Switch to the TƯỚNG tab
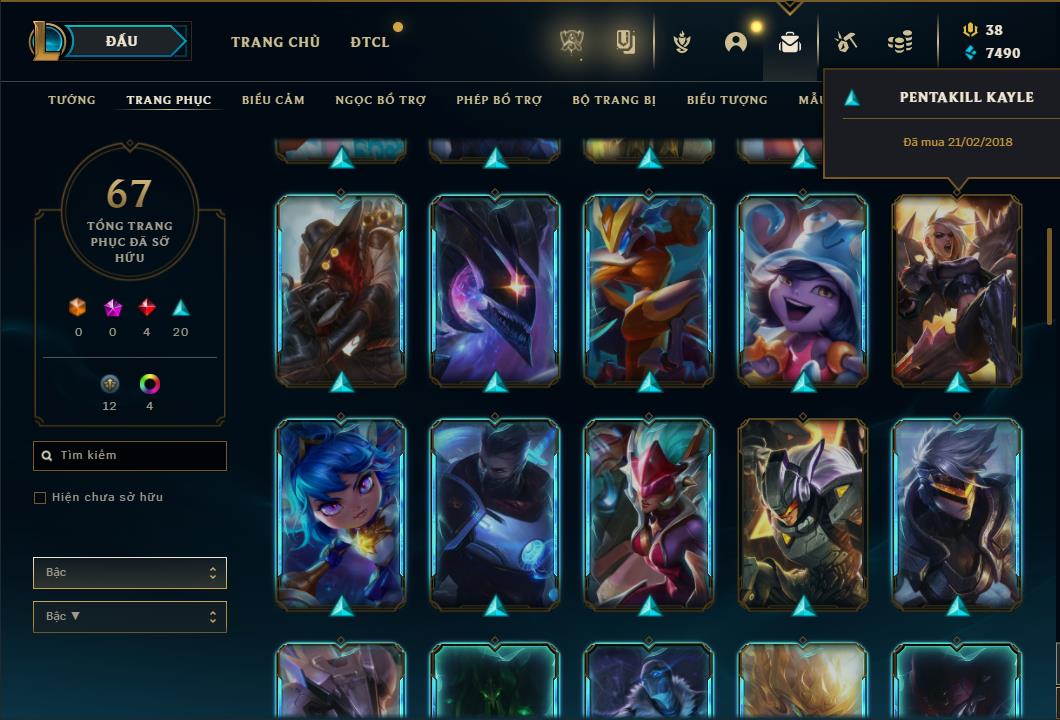The height and width of the screenshot is (720, 1060). [72, 100]
